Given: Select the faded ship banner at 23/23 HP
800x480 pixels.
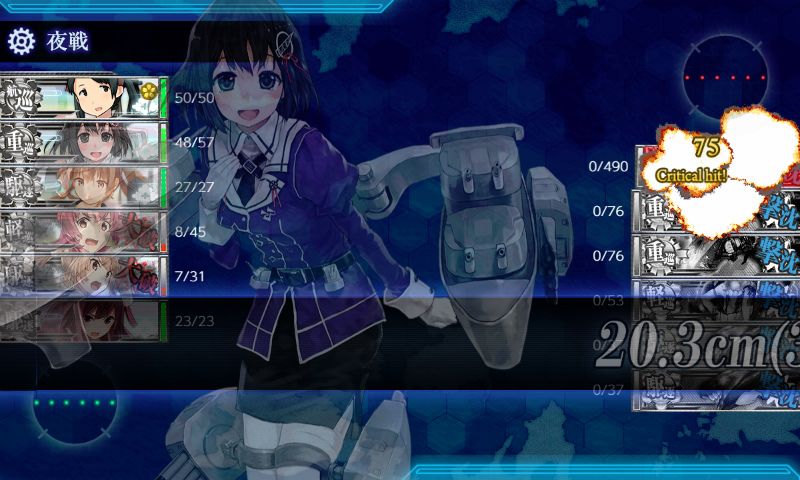Looking at the screenshot, I should (82, 320).
